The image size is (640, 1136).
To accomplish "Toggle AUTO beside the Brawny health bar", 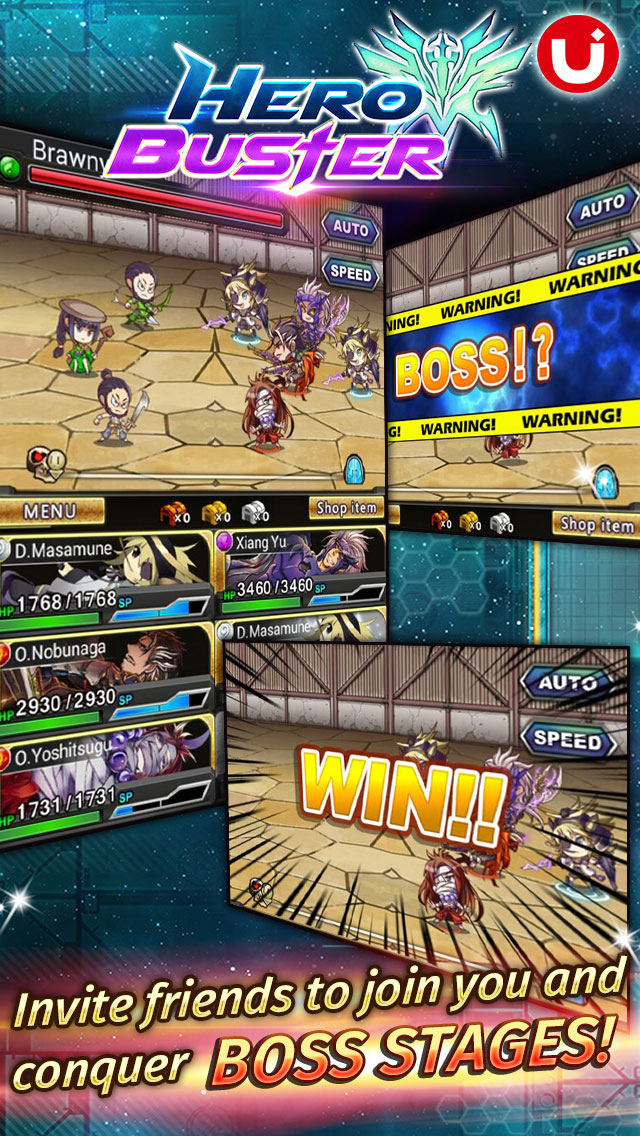I will coord(350,227).
